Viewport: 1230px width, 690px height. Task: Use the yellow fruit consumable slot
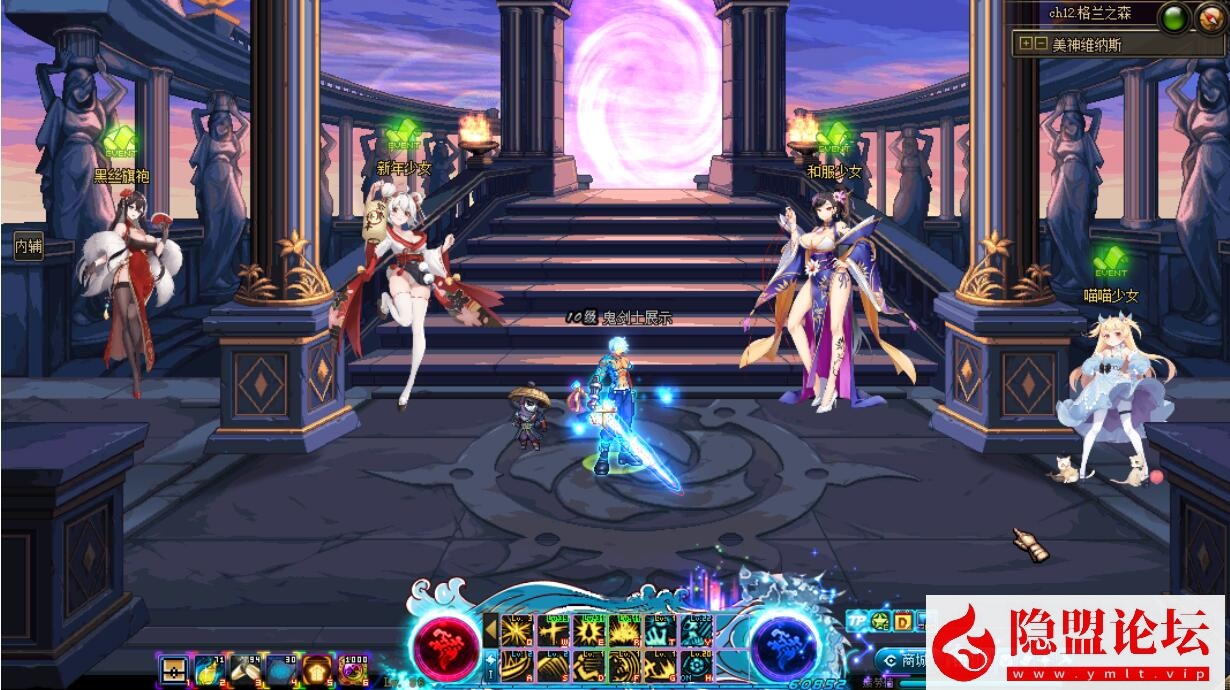[x=209, y=669]
